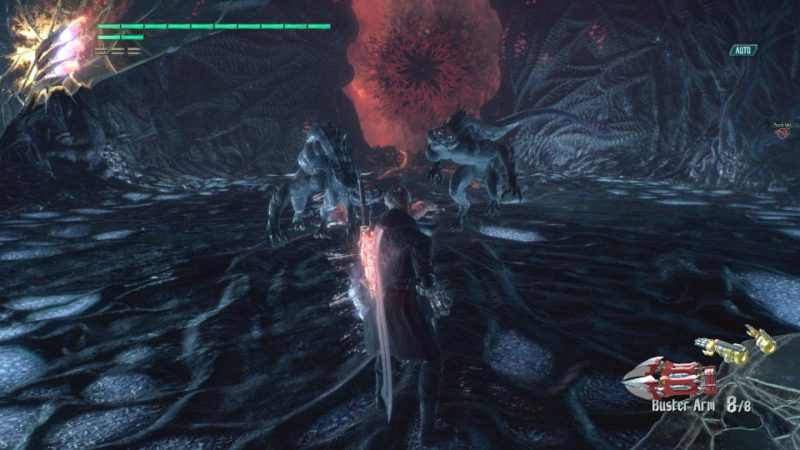
Task: Select the red Buster Arm icon
Action: click(x=670, y=380)
